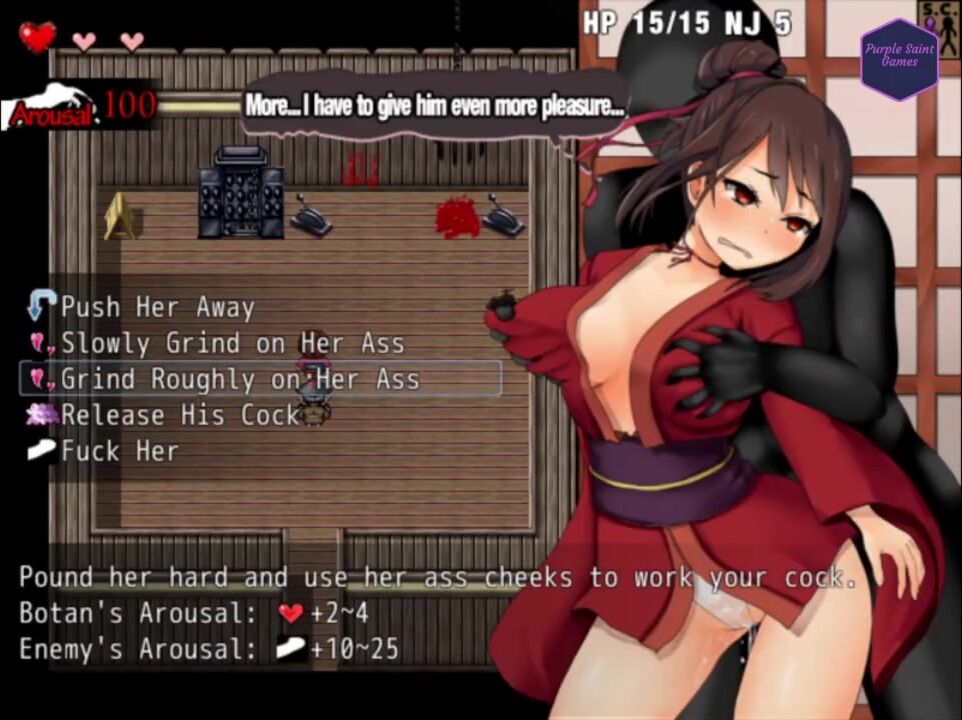Pick the highlighted "Grind Roughly on Her Ass" entry

(x=240, y=379)
